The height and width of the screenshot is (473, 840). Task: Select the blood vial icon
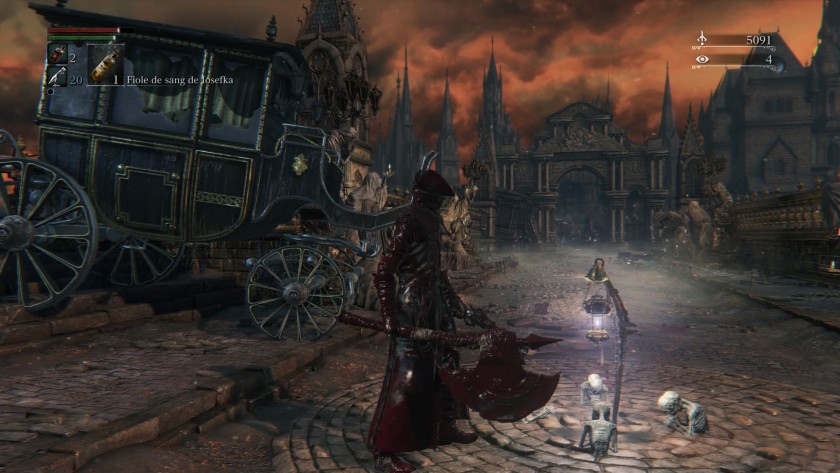coord(57,55)
